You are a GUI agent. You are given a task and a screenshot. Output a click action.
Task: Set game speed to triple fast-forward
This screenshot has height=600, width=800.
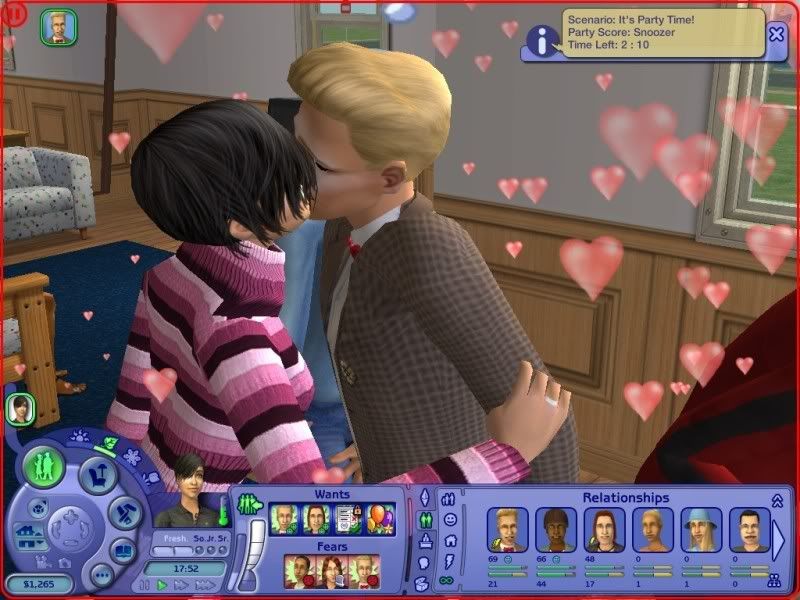click(x=203, y=584)
